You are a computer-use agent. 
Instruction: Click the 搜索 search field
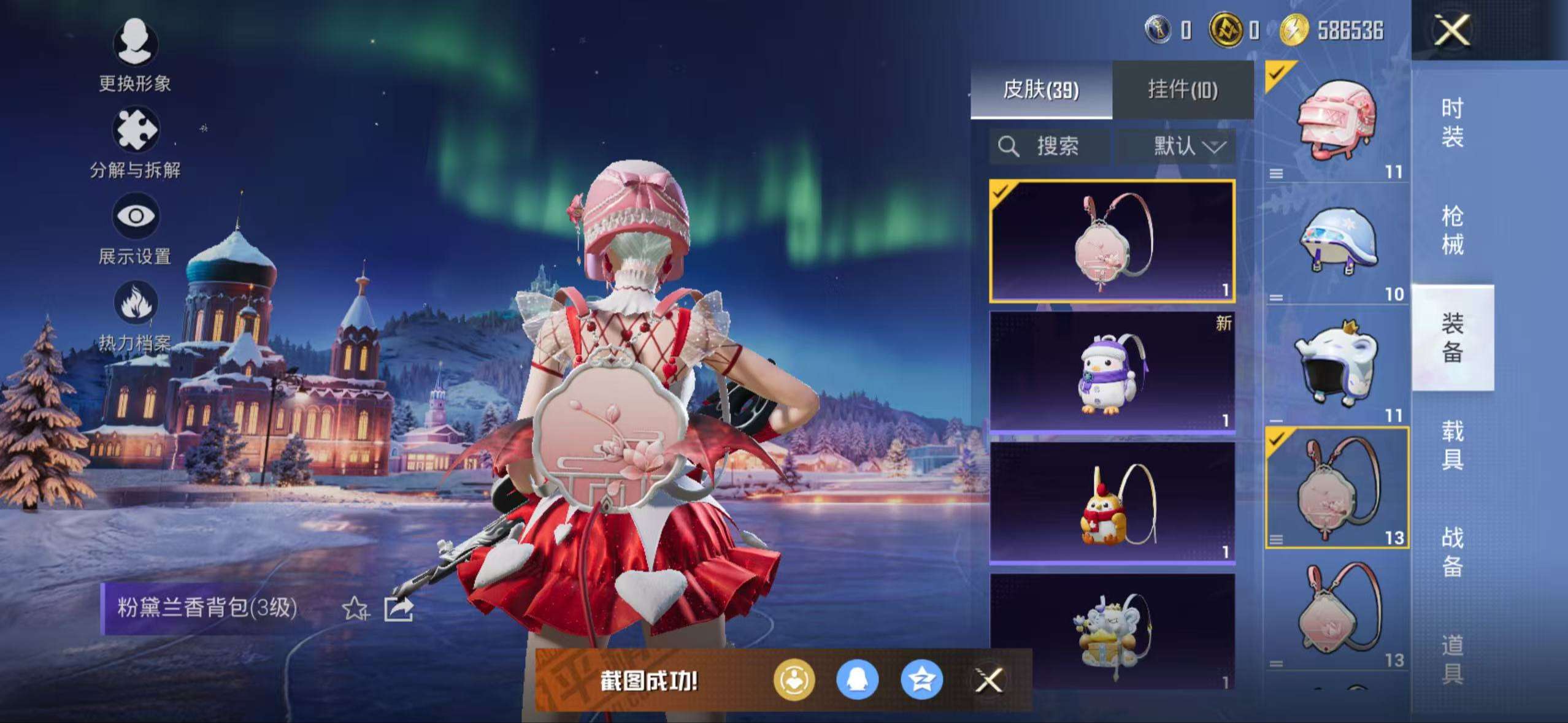click(x=1050, y=147)
